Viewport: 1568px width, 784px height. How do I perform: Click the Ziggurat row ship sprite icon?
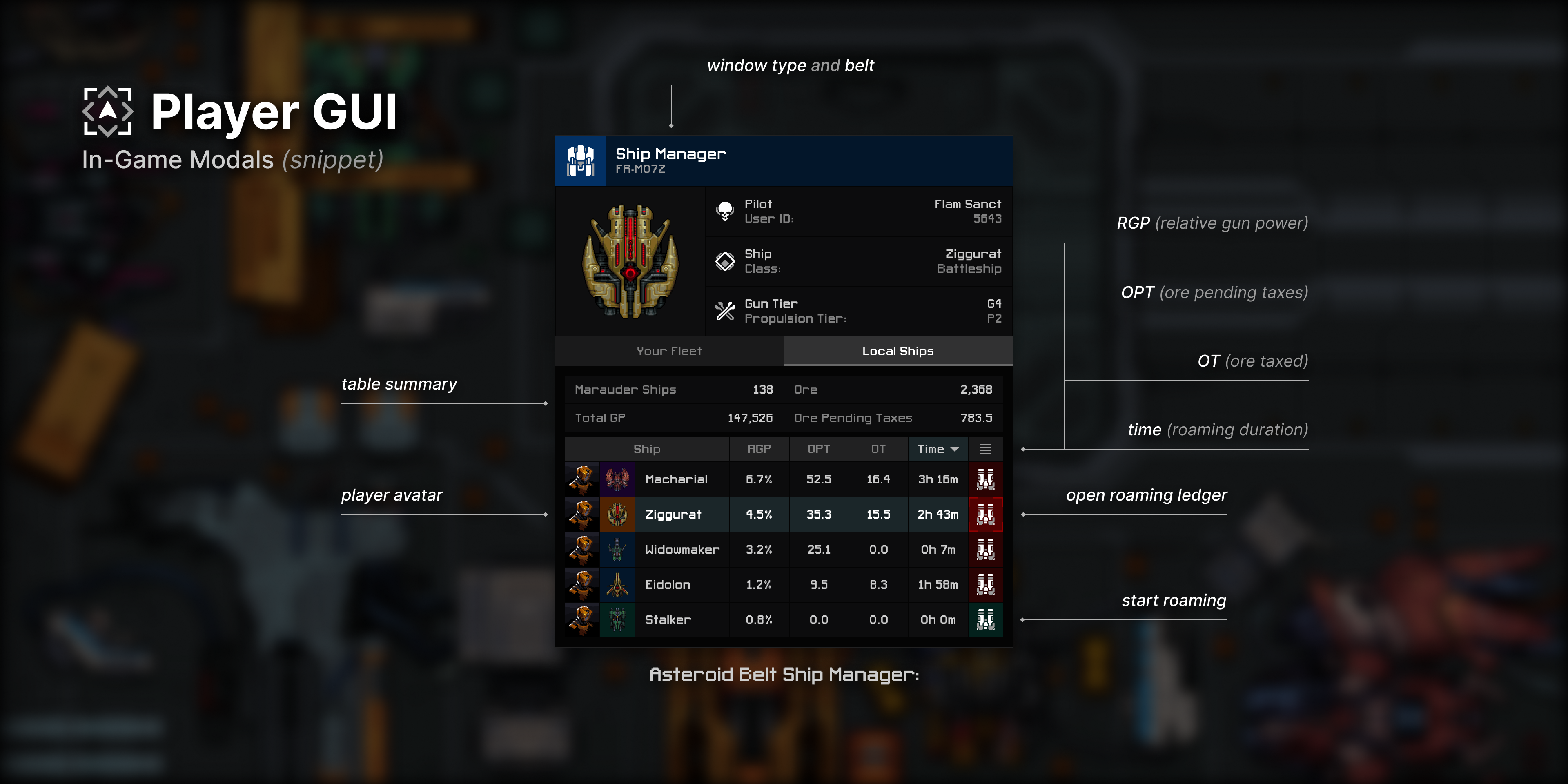click(x=617, y=514)
